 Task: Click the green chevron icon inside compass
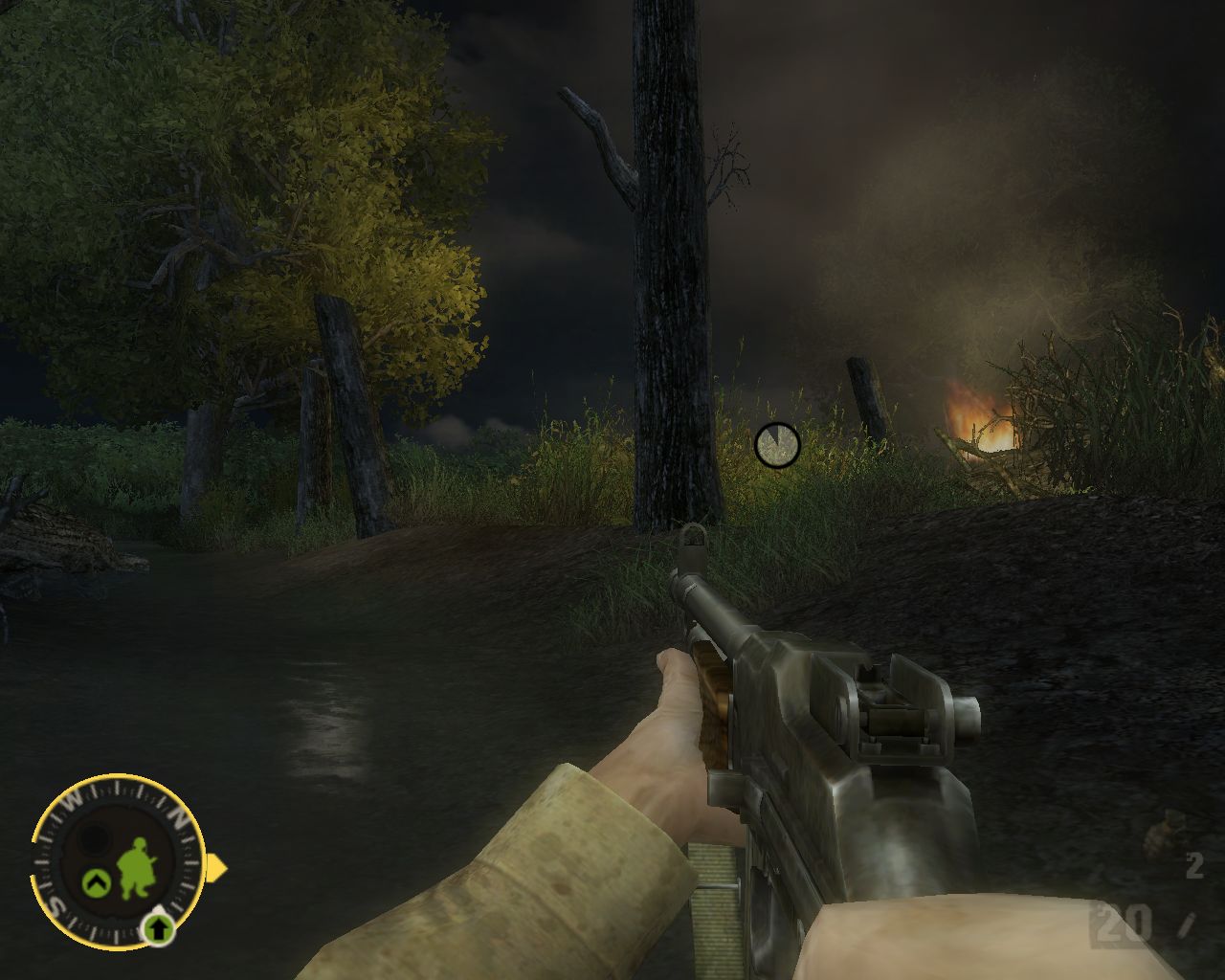pyautogui.click(x=95, y=879)
